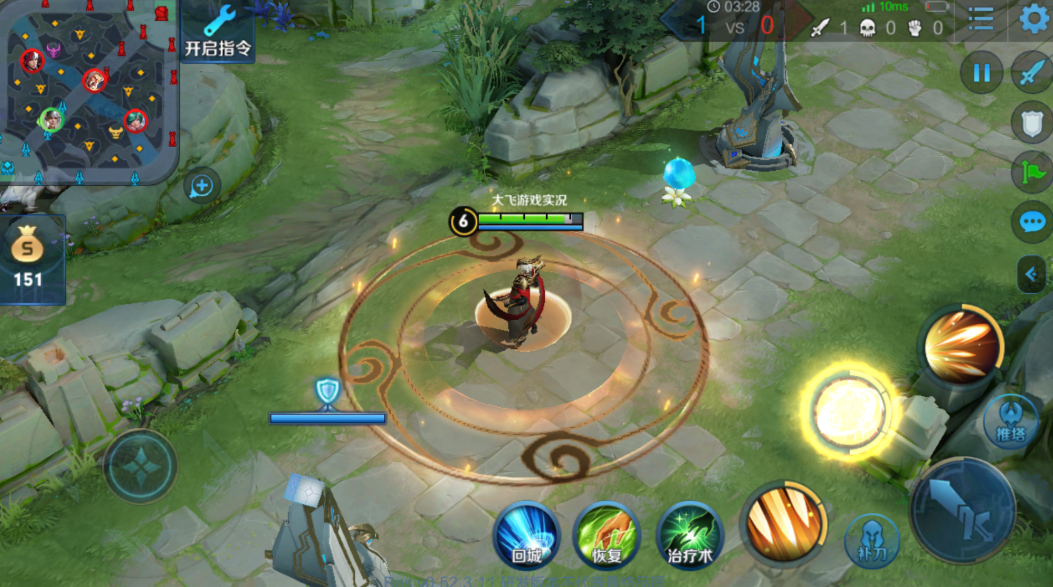Open the scoreboard list icon
This screenshot has height=587, width=1053.
coord(981,20)
